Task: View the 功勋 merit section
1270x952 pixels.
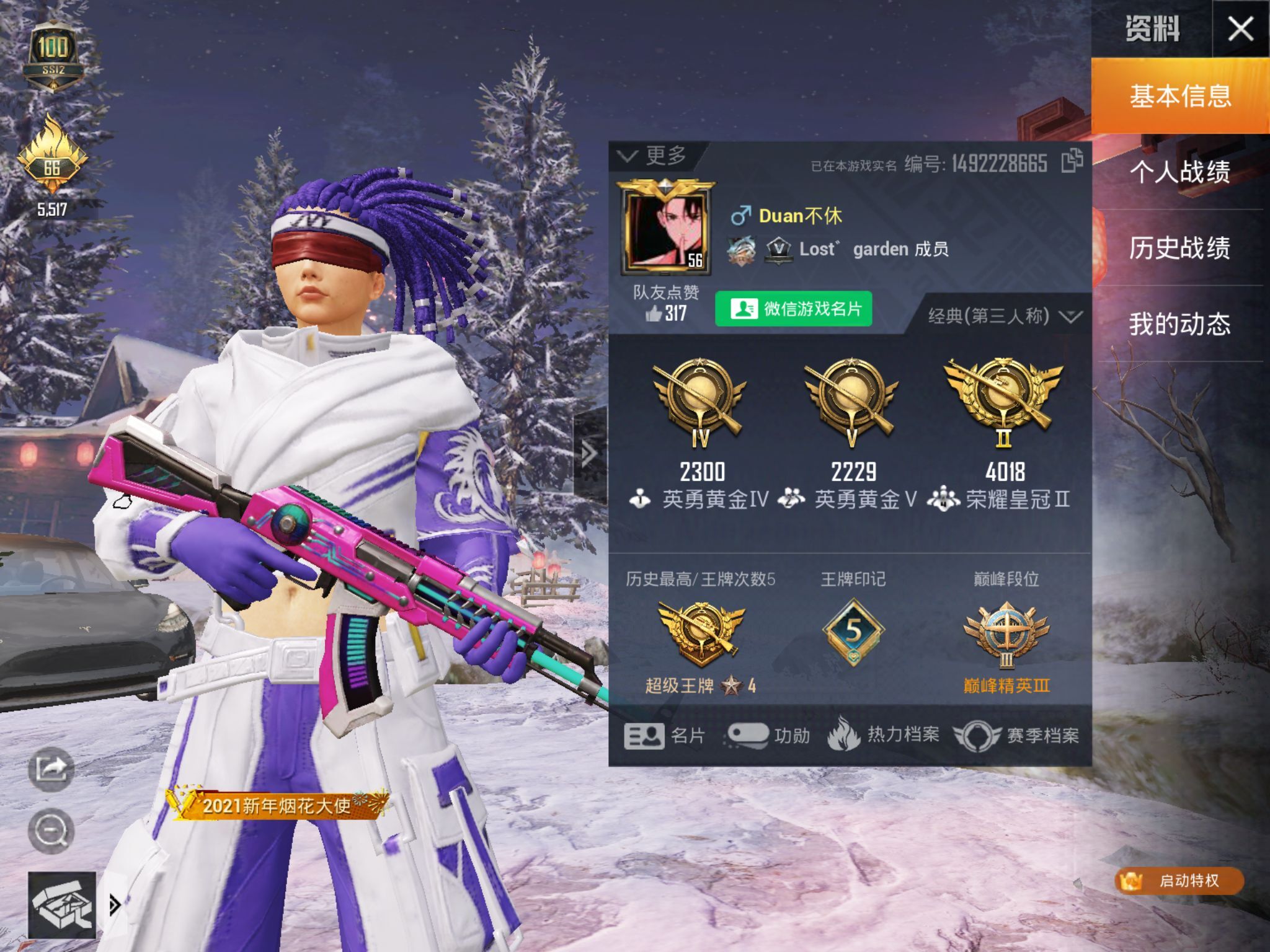Action: [x=768, y=736]
